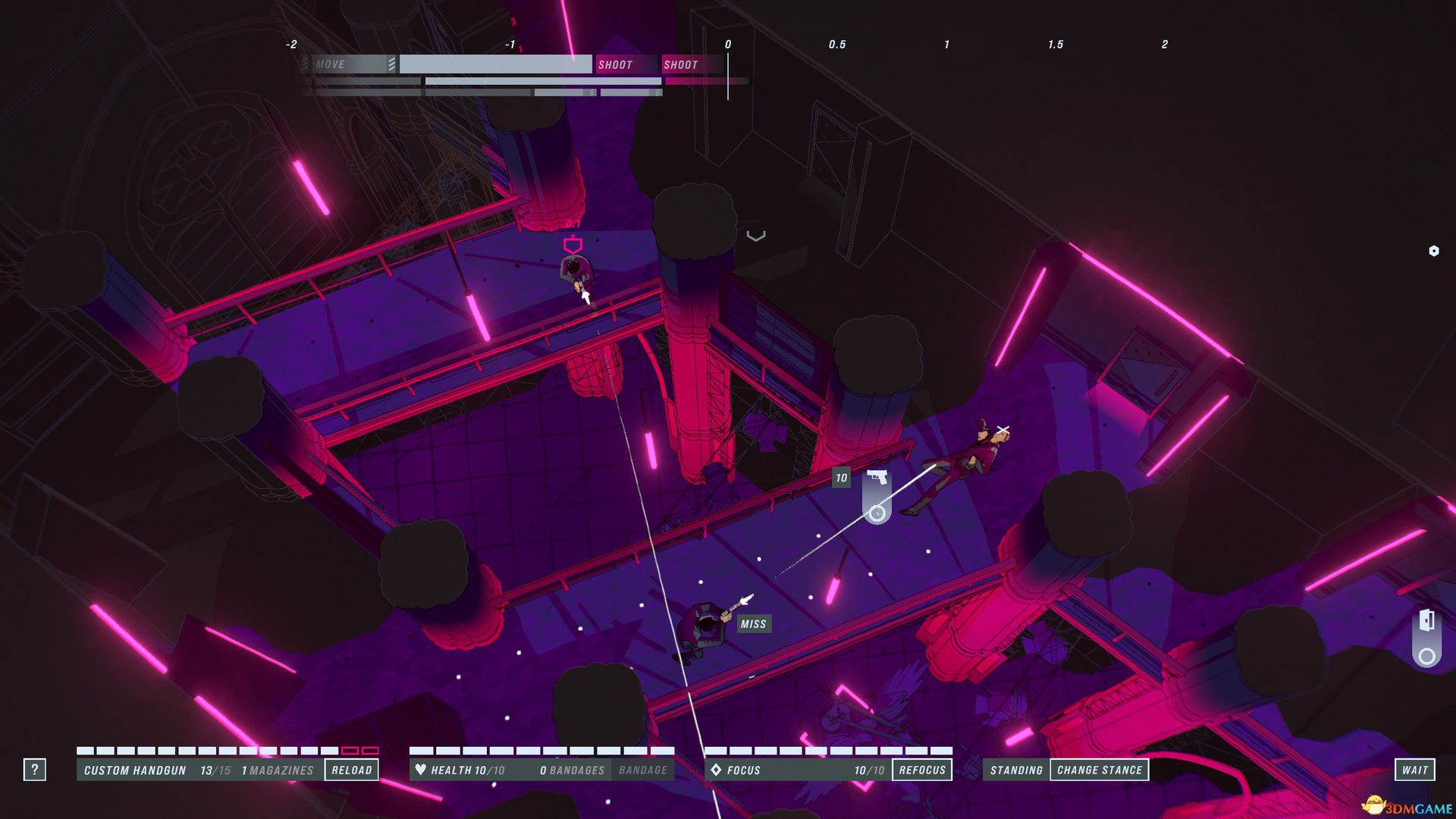Viewport: 1456px width, 819px height.
Task: Select the door exit marker icon
Action: (1426, 621)
